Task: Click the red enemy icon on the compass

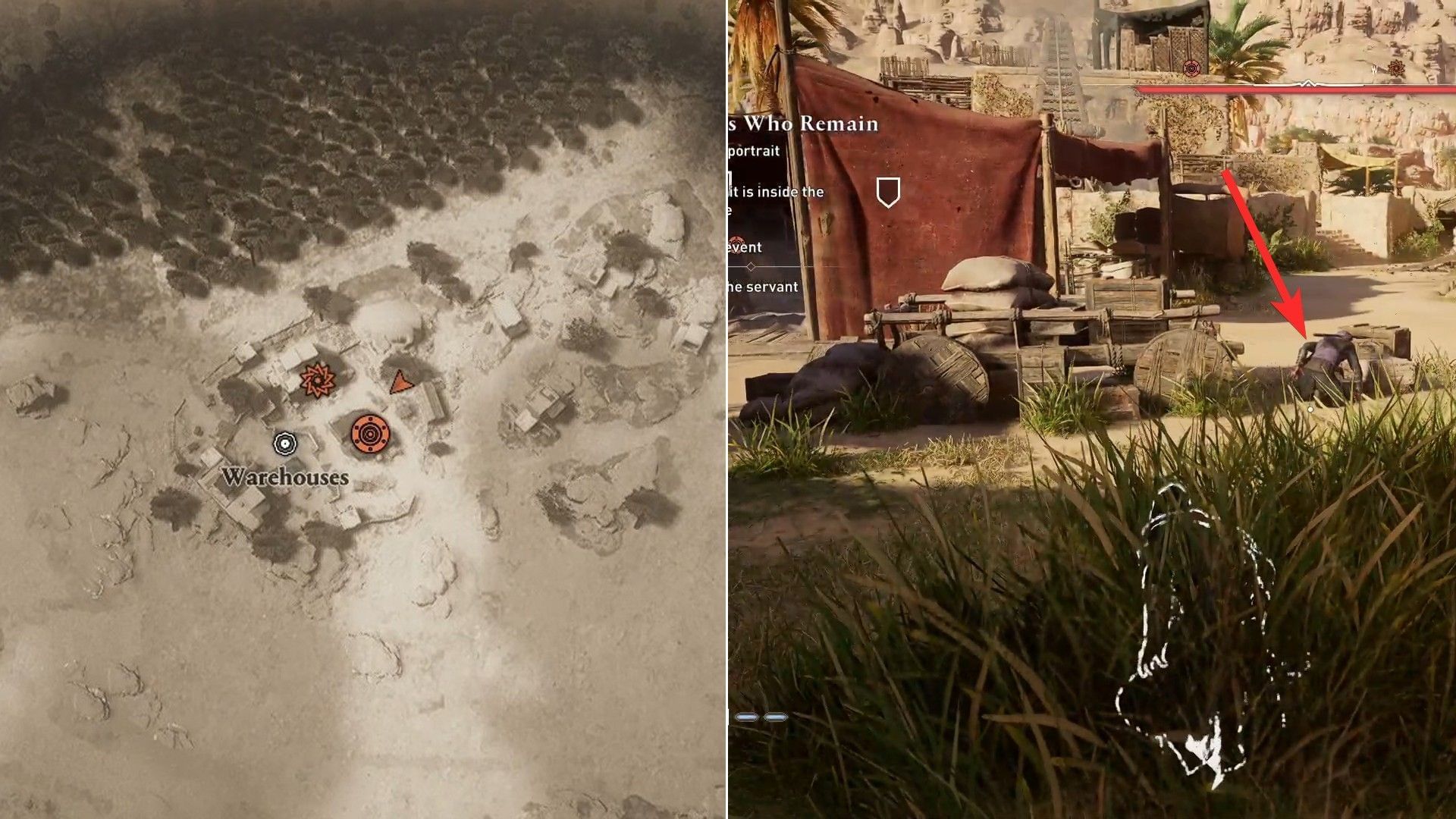Action: tap(1191, 68)
